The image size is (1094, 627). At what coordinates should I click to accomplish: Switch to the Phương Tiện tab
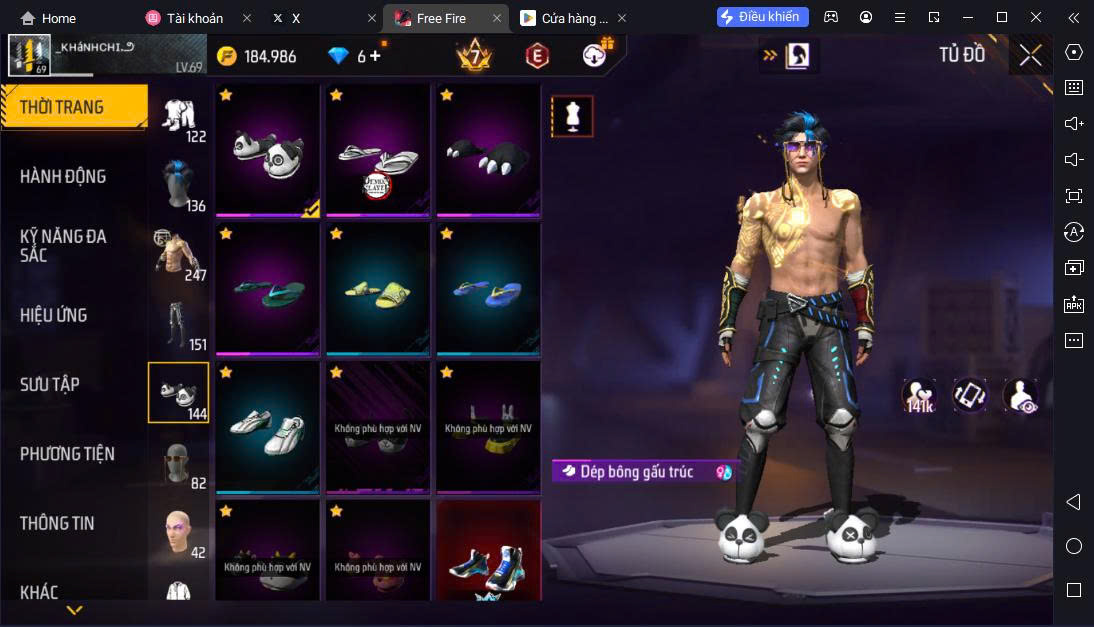(x=67, y=454)
